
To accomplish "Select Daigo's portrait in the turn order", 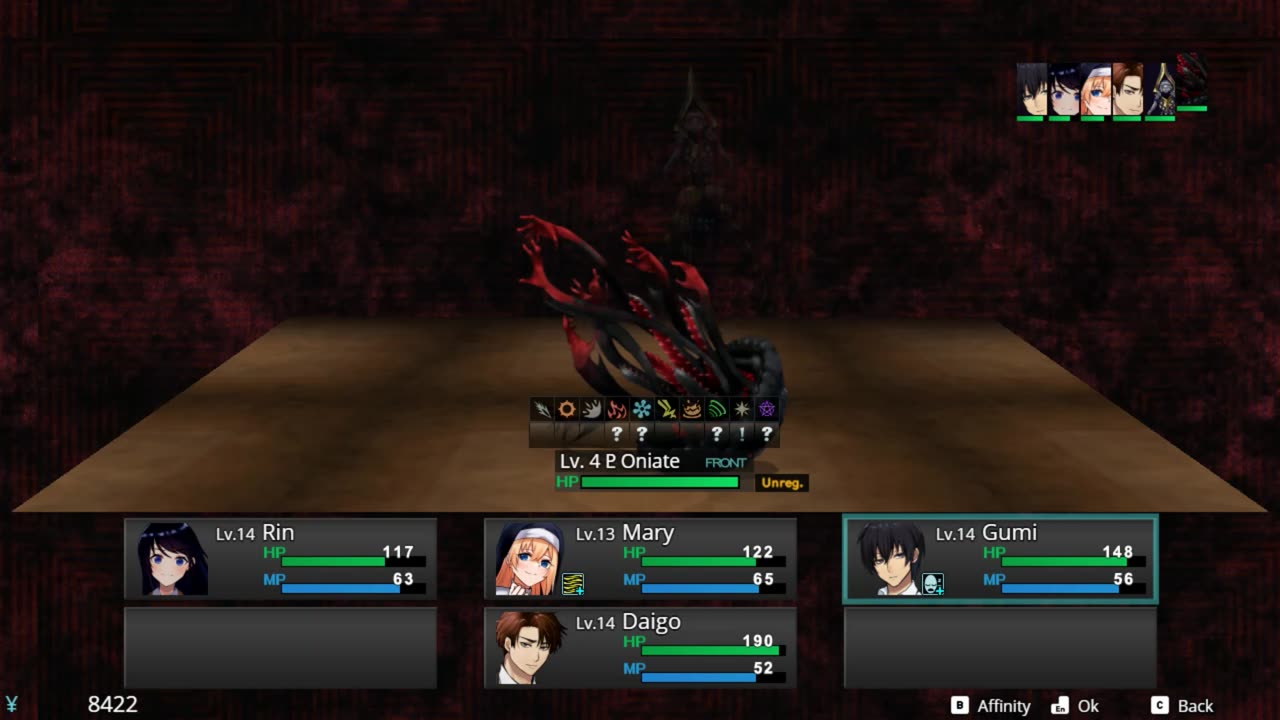I will tap(1127, 90).
